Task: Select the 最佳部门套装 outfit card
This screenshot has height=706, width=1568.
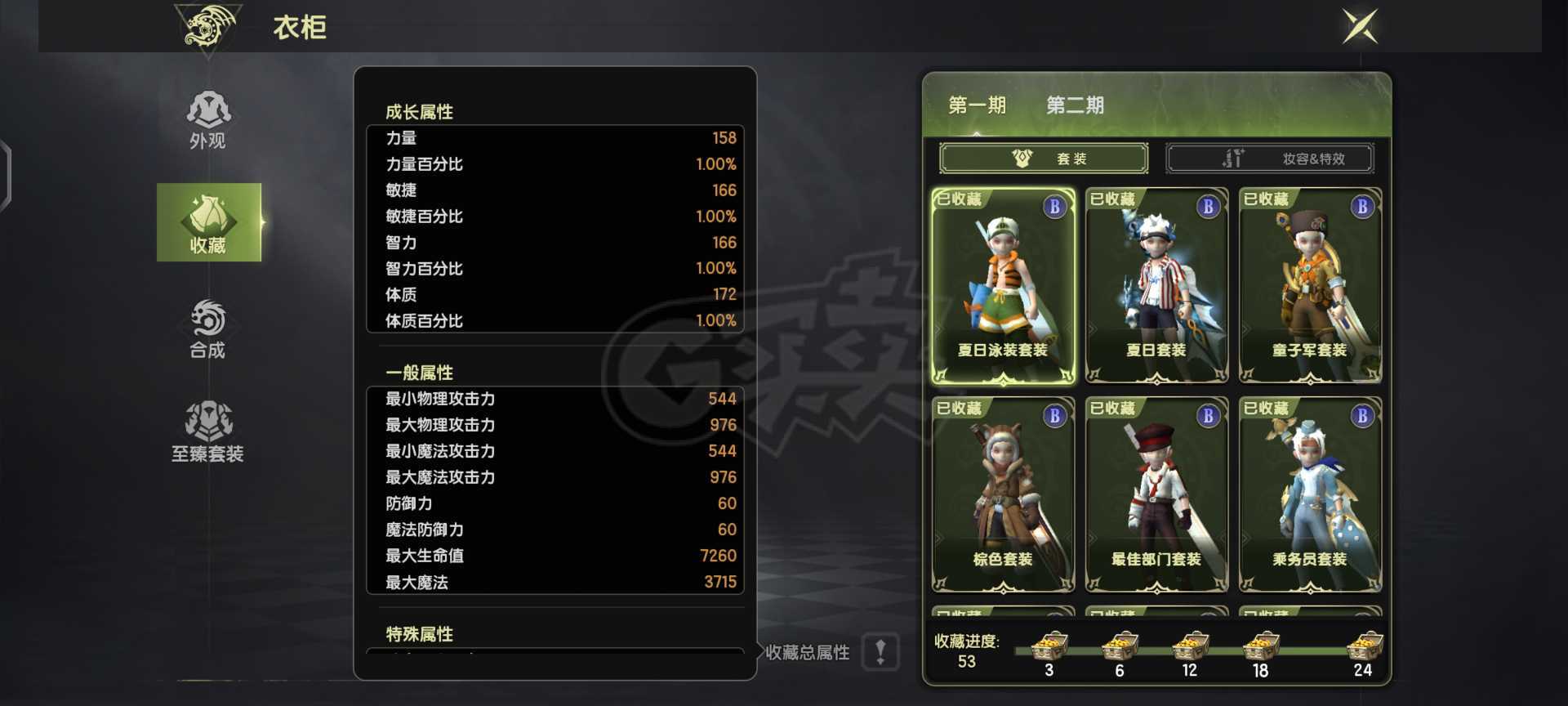Action: coord(1156,494)
